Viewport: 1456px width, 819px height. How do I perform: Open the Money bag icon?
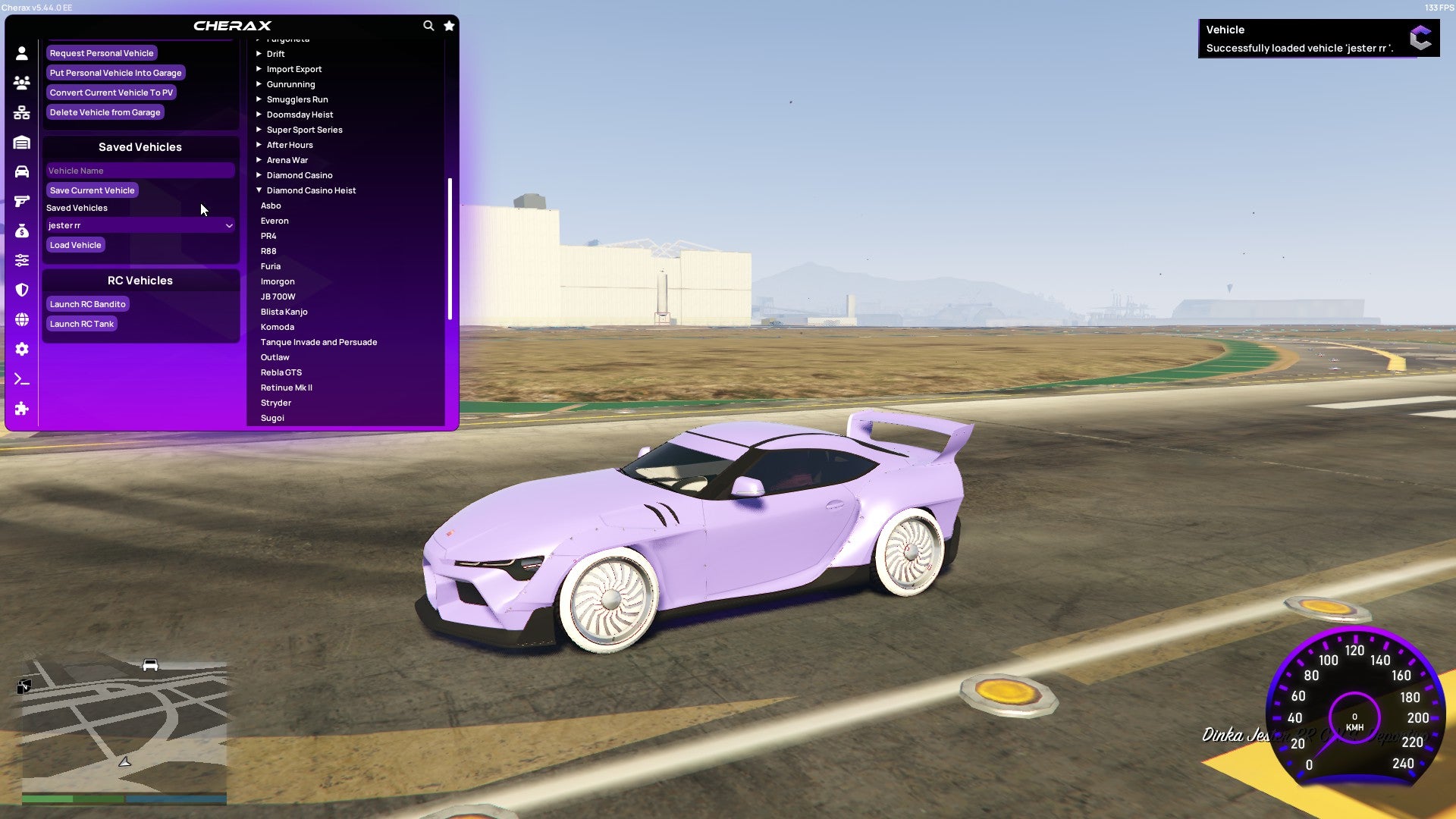pos(22,231)
